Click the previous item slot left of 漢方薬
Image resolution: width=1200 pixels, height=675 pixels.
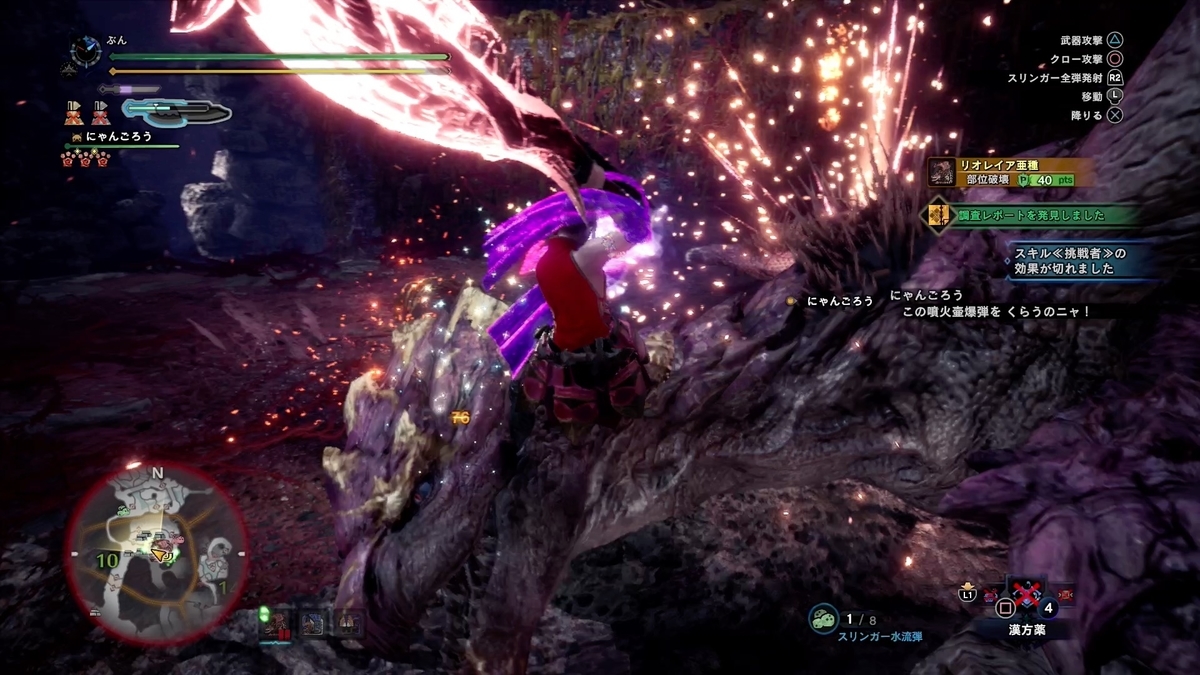(988, 597)
